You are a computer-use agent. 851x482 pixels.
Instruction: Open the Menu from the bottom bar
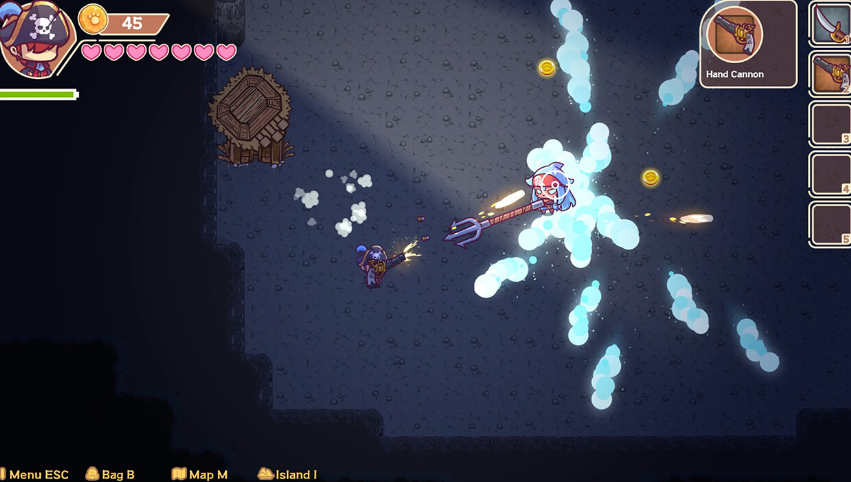click(36, 474)
